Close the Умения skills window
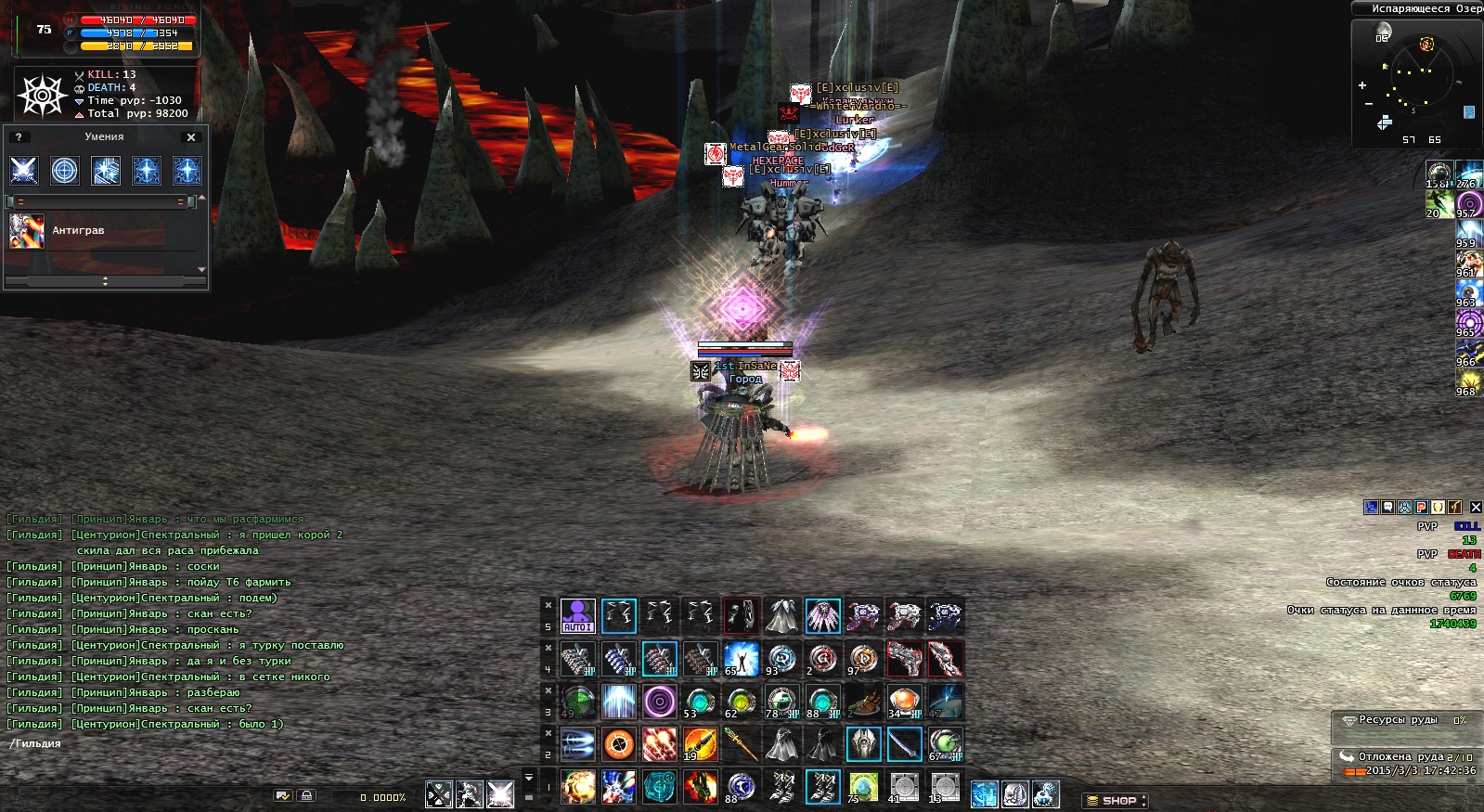The height and width of the screenshot is (812, 1484). (191, 137)
